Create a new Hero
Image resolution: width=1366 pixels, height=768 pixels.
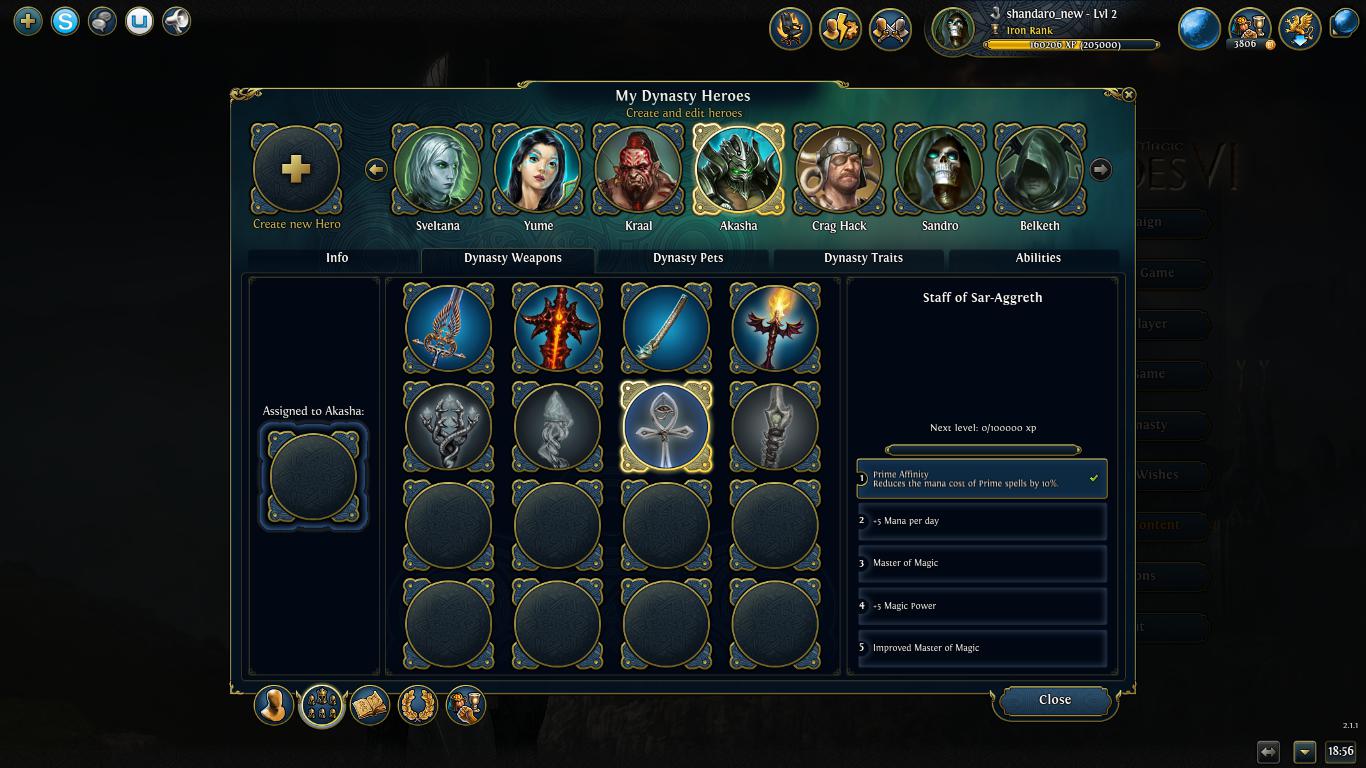296,170
